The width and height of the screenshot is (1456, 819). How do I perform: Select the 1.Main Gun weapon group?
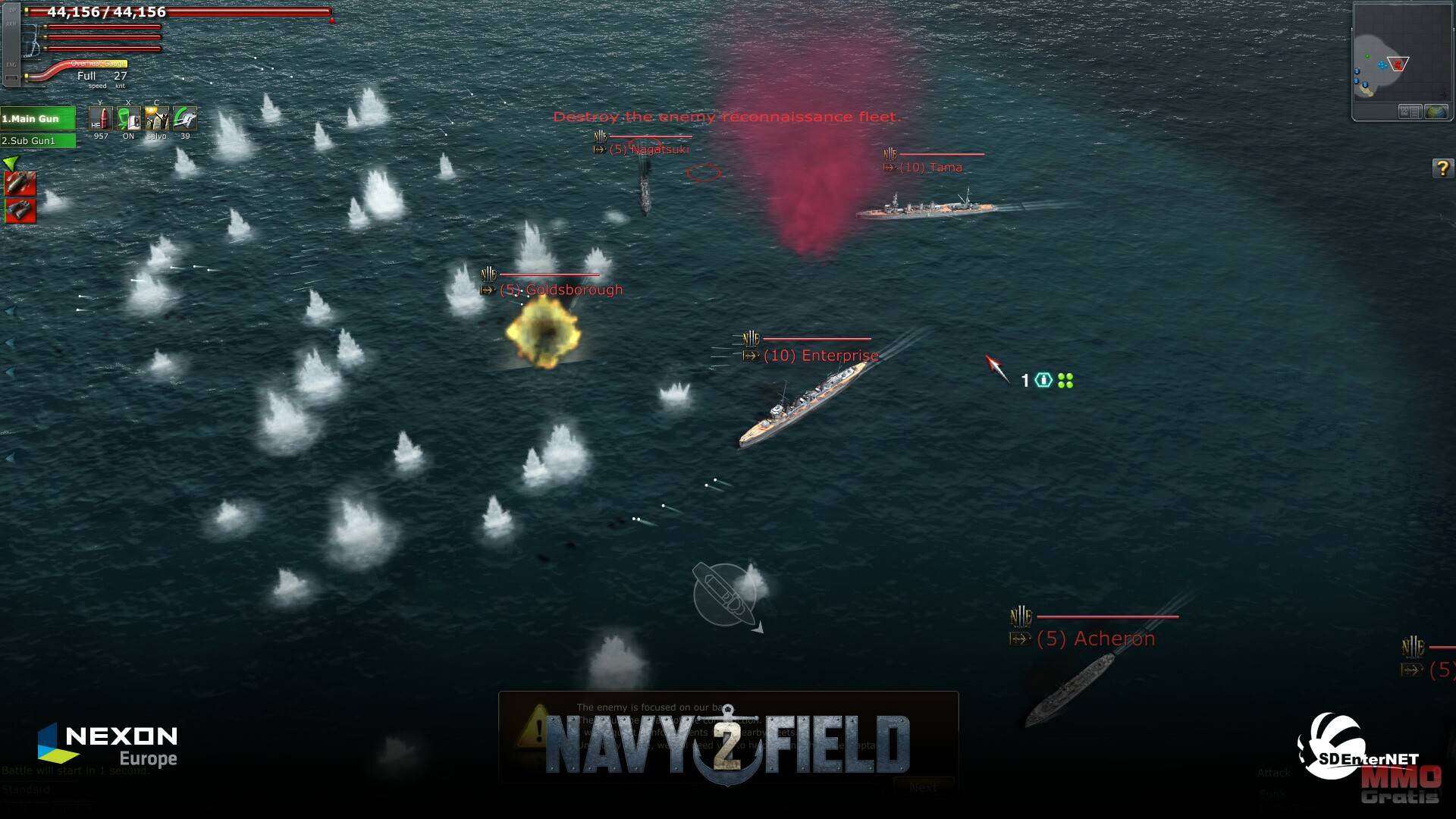coord(38,118)
